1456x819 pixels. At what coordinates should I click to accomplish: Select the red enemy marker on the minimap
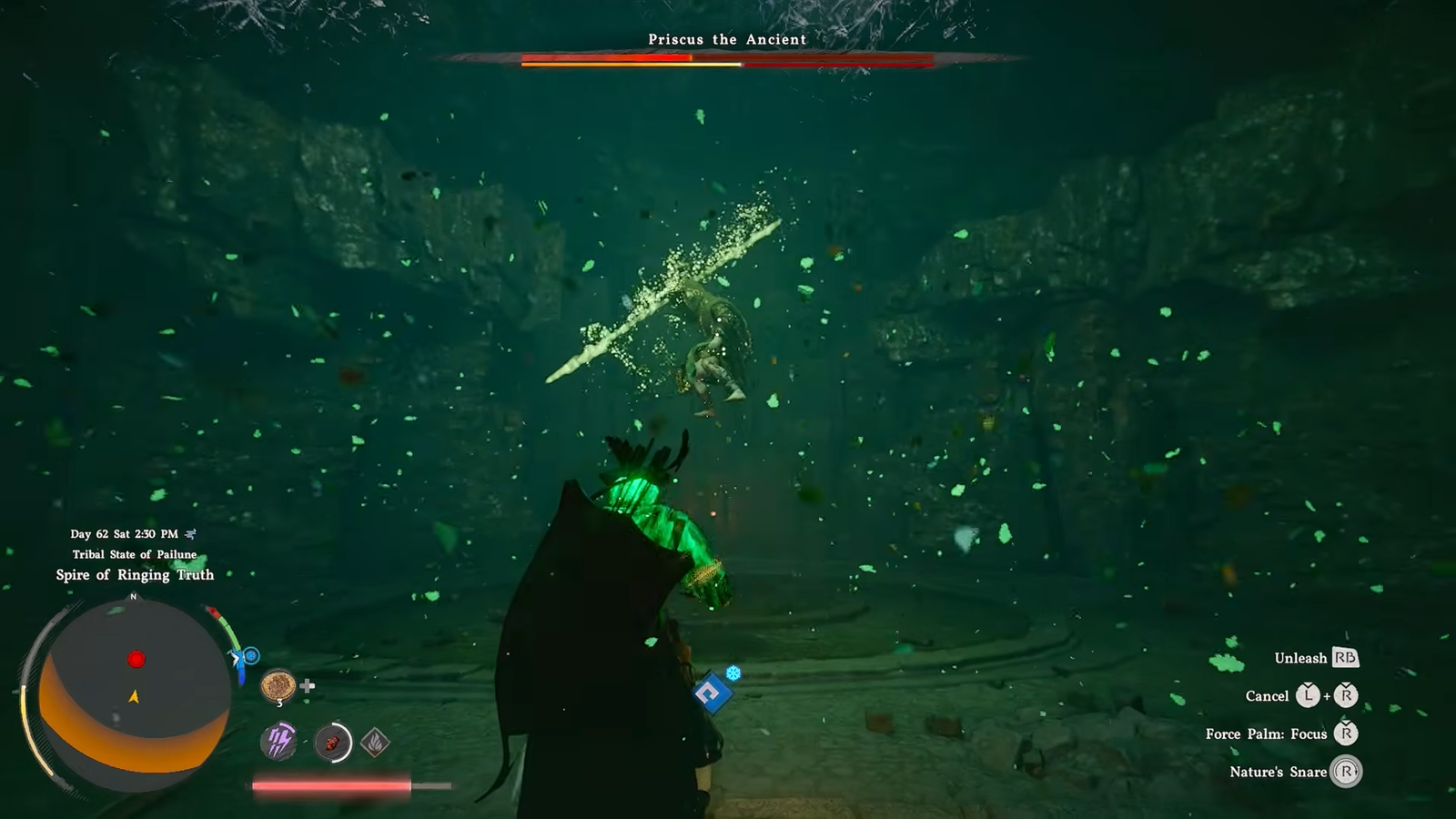[x=136, y=659]
